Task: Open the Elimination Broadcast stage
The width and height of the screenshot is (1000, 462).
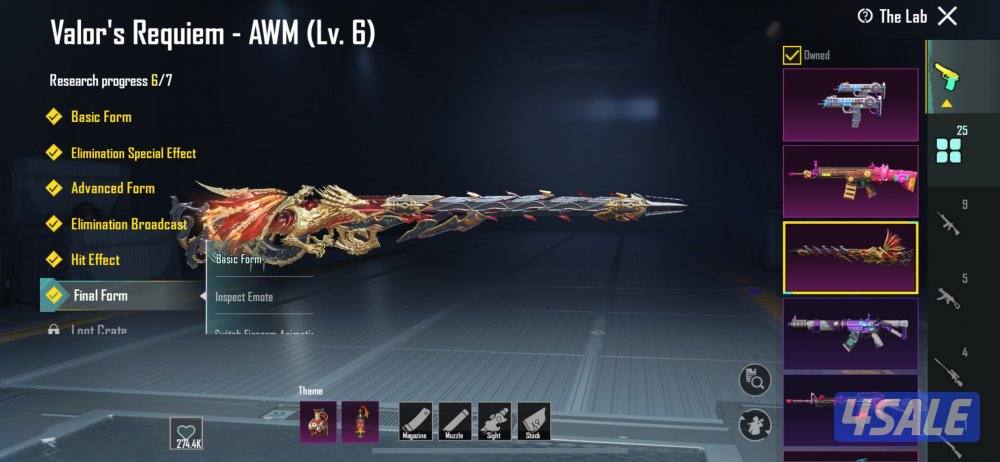Action: point(129,224)
